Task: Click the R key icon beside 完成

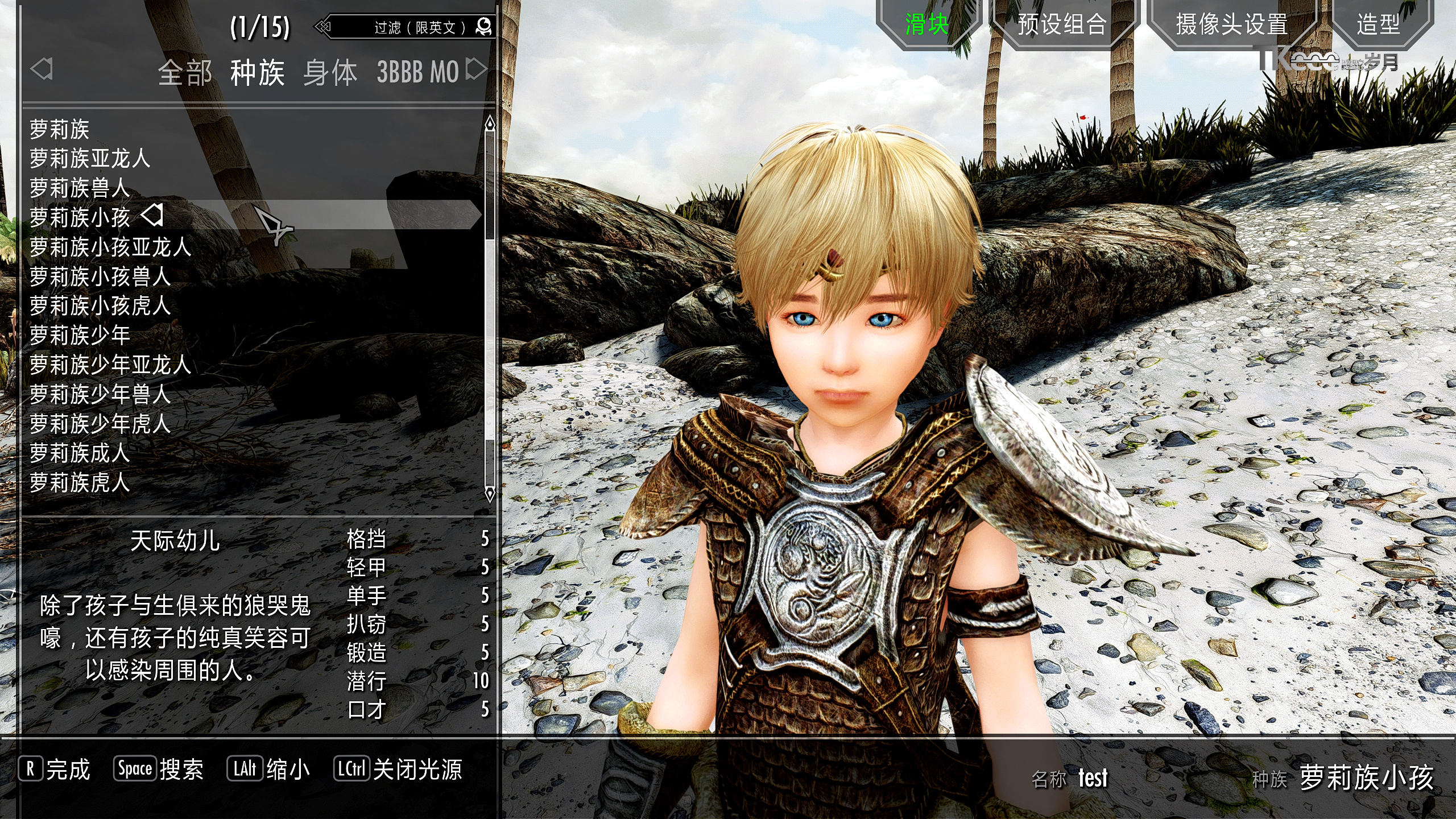Action: 30,768
